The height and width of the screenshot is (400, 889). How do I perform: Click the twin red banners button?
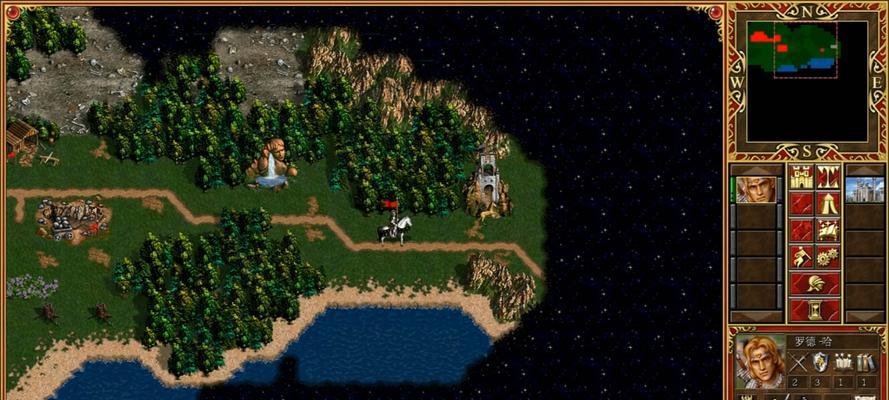pyautogui.click(x=828, y=178)
